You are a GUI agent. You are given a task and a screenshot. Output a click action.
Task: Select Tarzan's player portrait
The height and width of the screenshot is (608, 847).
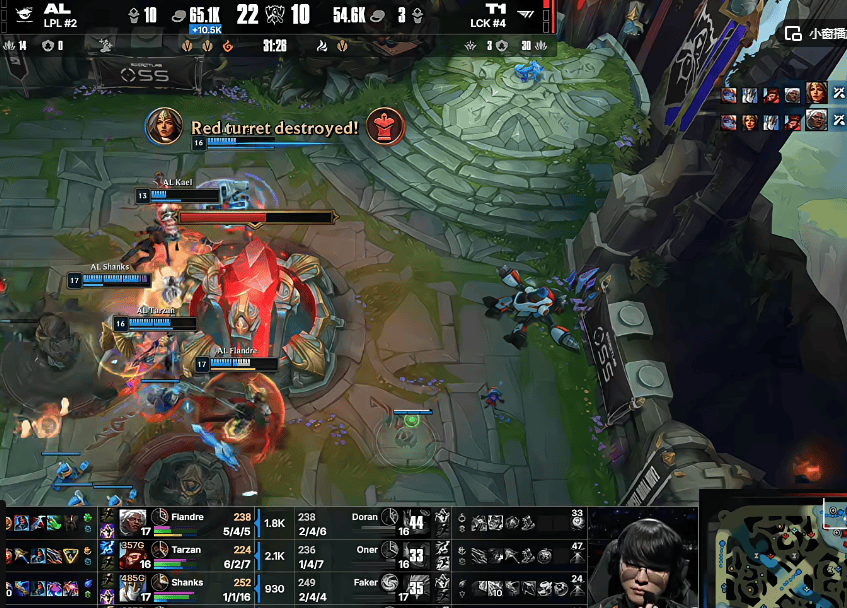(132, 555)
